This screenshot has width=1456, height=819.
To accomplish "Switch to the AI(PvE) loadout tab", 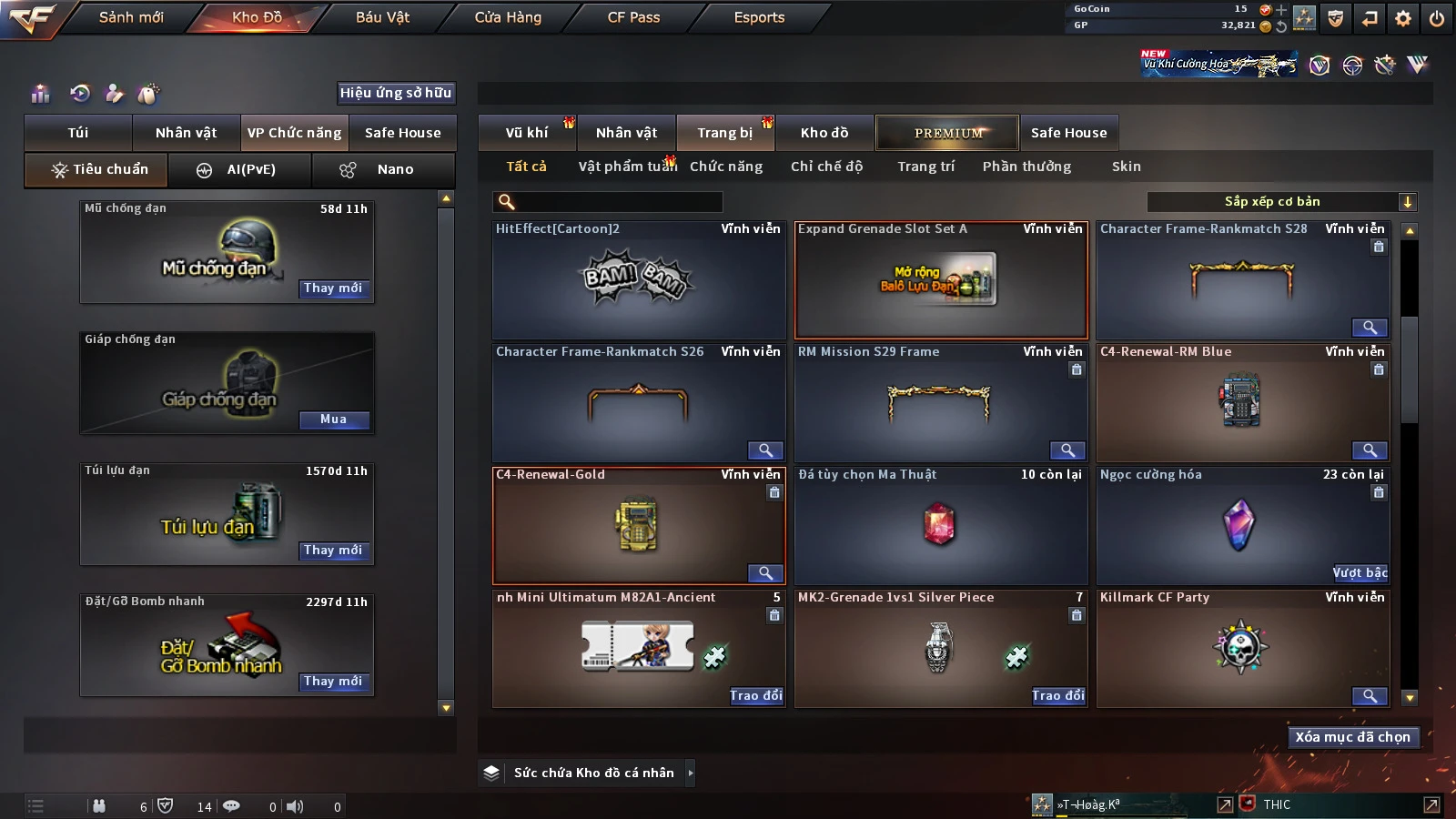I will (x=240, y=170).
